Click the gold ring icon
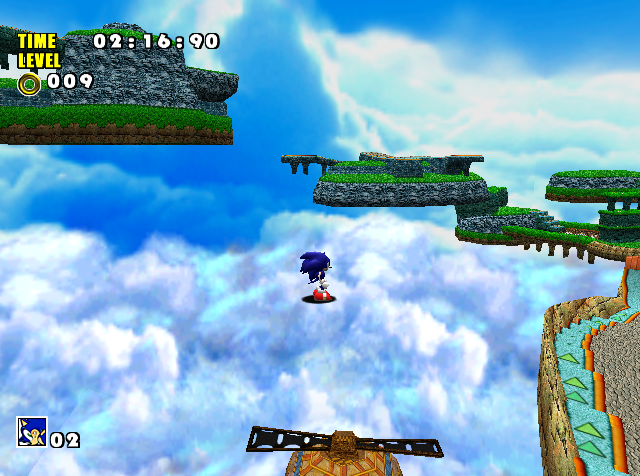Viewport: 640px width, 476px height. point(29,83)
